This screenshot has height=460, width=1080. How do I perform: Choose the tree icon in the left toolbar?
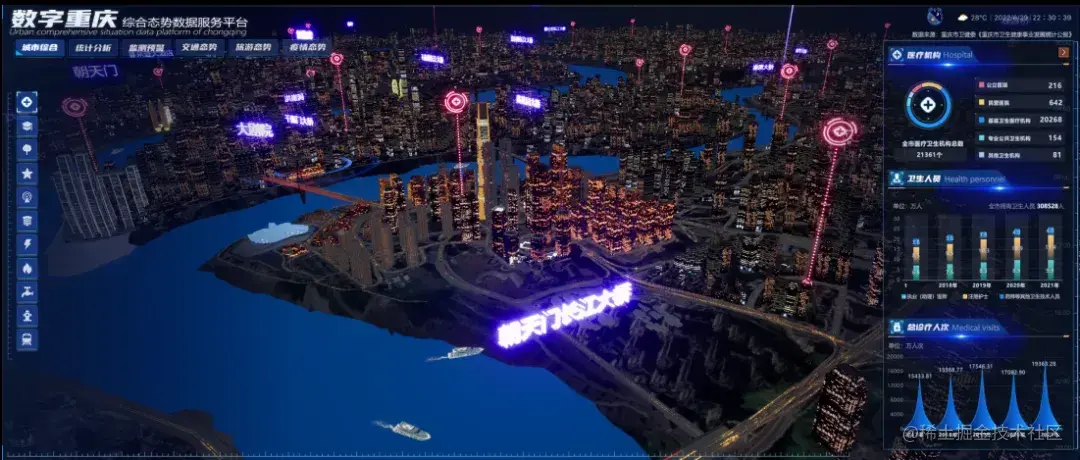pos(28,150)
